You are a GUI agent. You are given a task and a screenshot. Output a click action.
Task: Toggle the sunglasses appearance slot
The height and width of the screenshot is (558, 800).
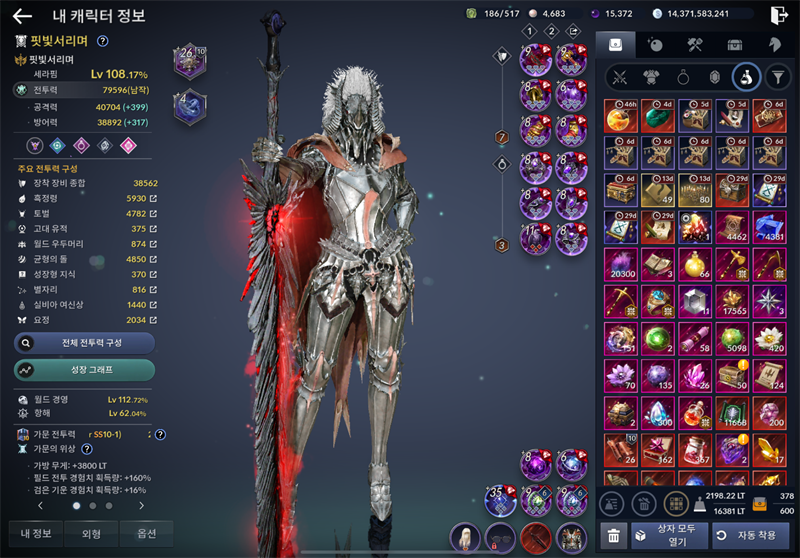(501, 537)
